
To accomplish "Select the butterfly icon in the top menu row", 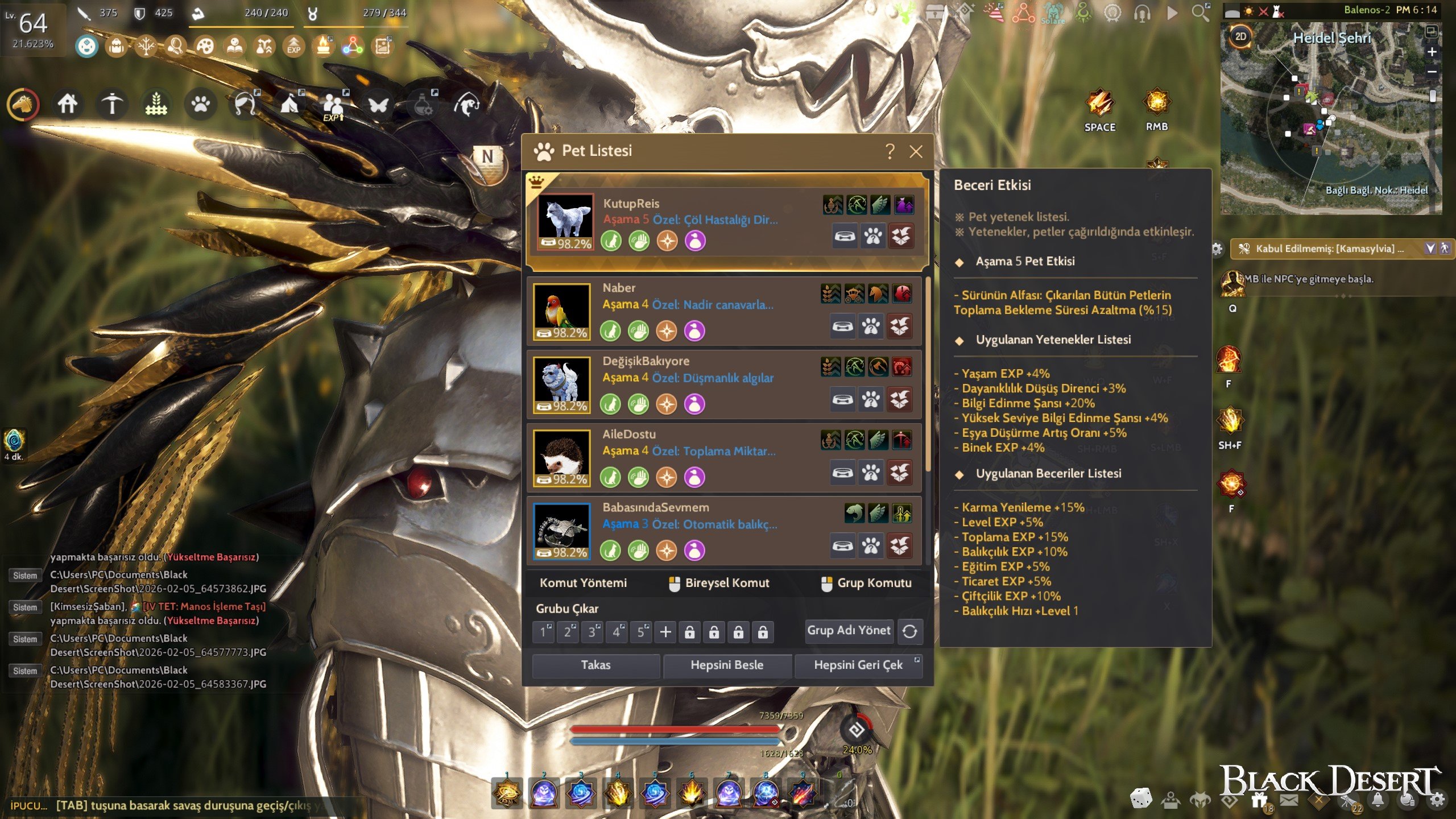I will point(378,105).
